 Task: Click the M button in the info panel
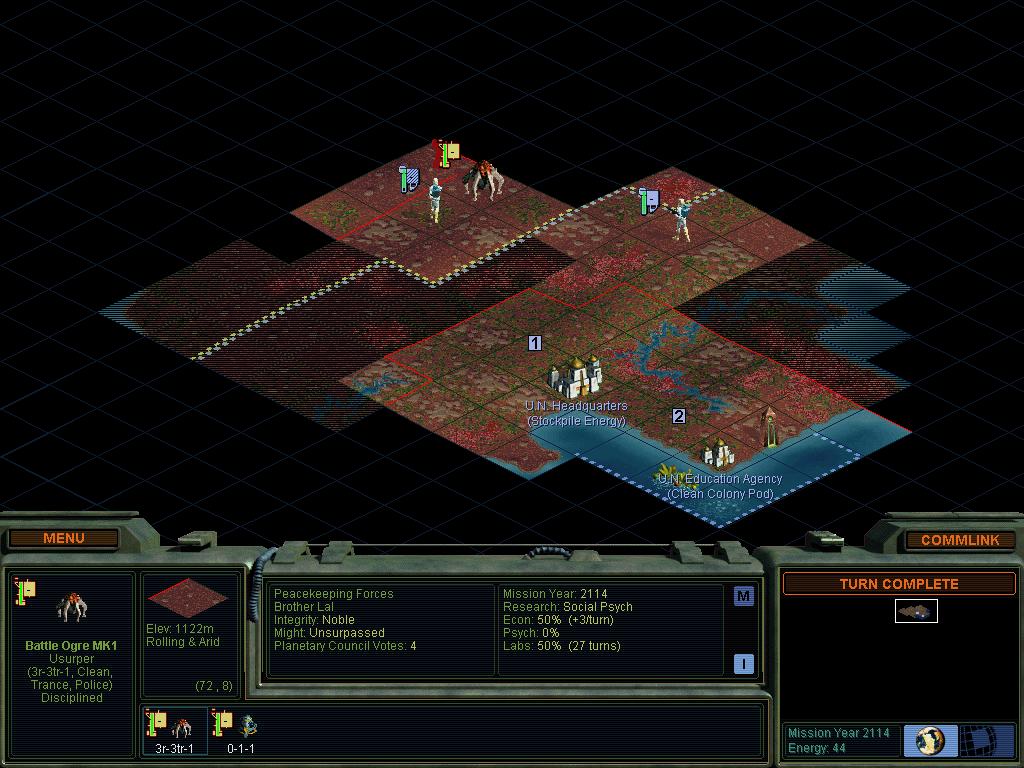(743, 597)
